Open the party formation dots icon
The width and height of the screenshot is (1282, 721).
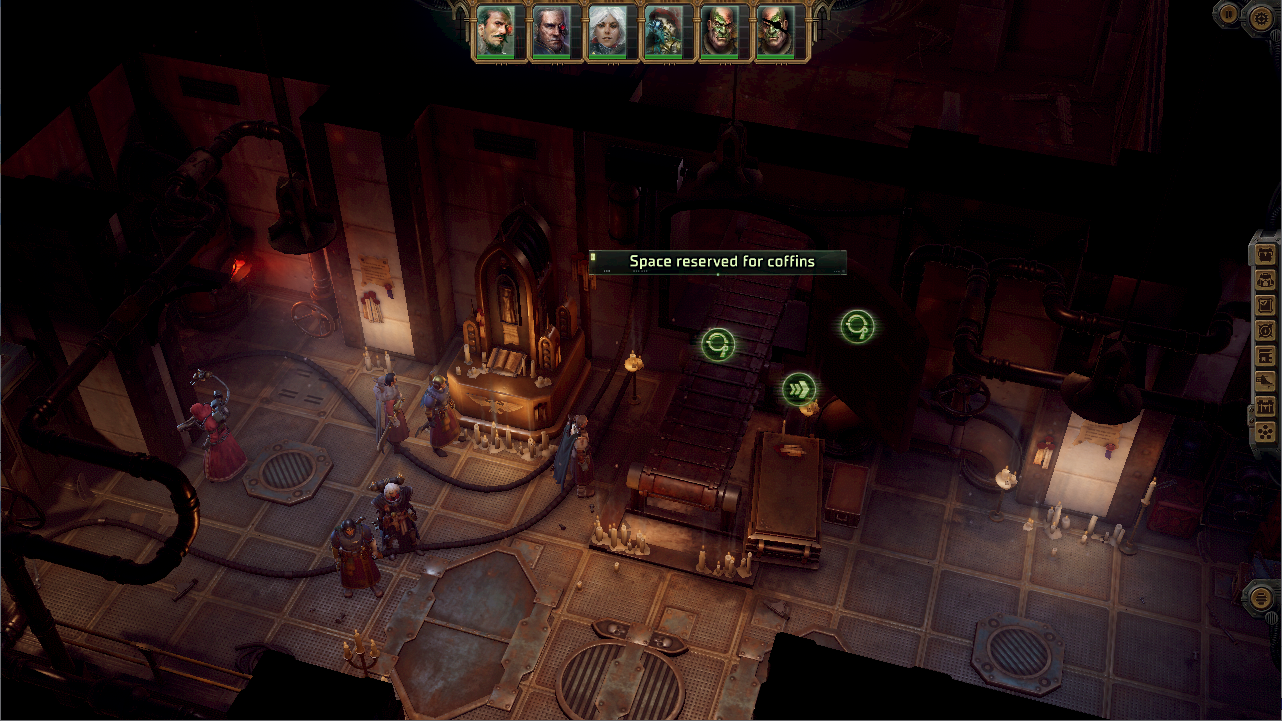[1265, 432]
